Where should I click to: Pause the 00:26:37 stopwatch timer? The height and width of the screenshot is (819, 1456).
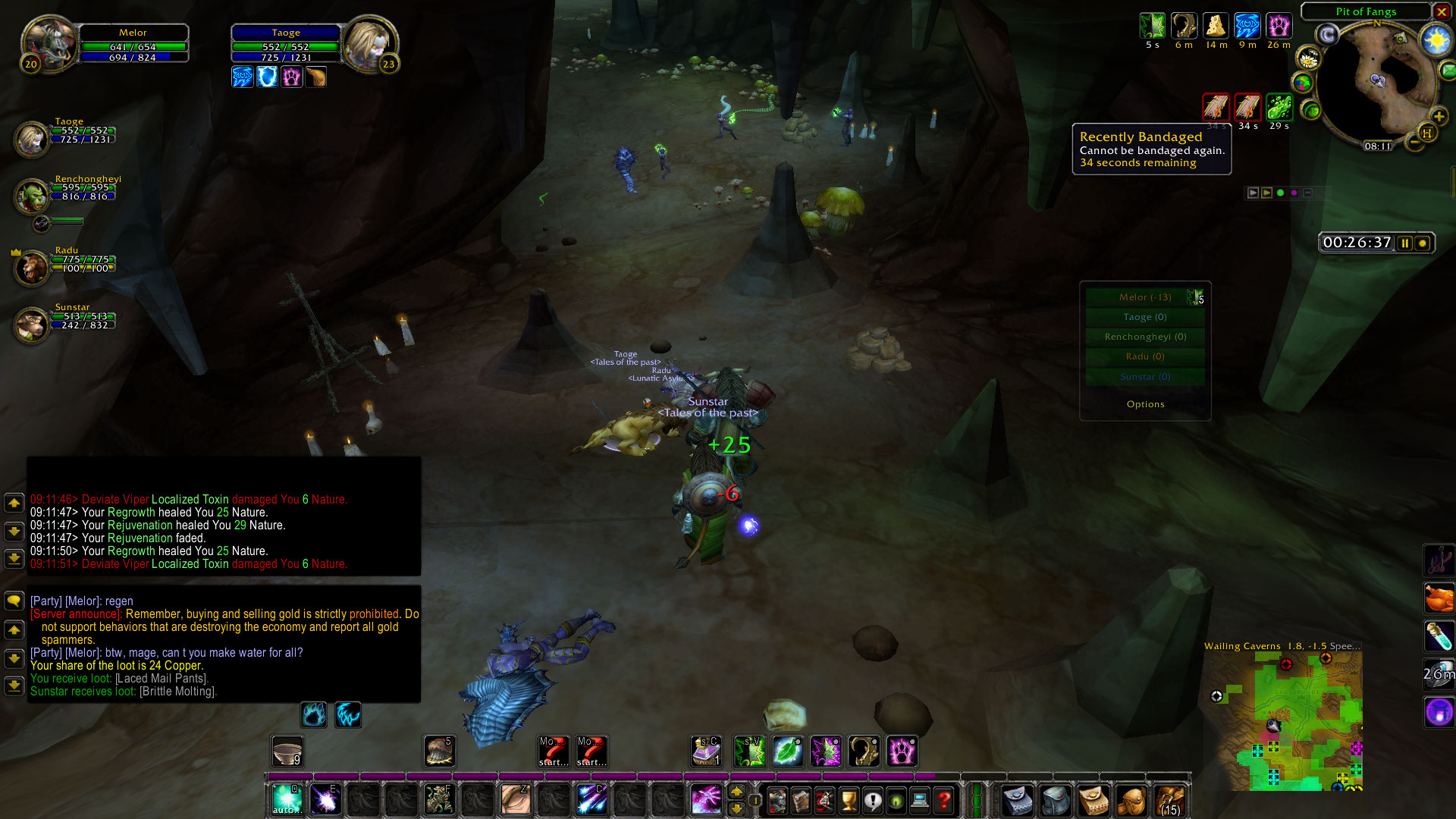pyautogui.click(x=1405, y=243)
